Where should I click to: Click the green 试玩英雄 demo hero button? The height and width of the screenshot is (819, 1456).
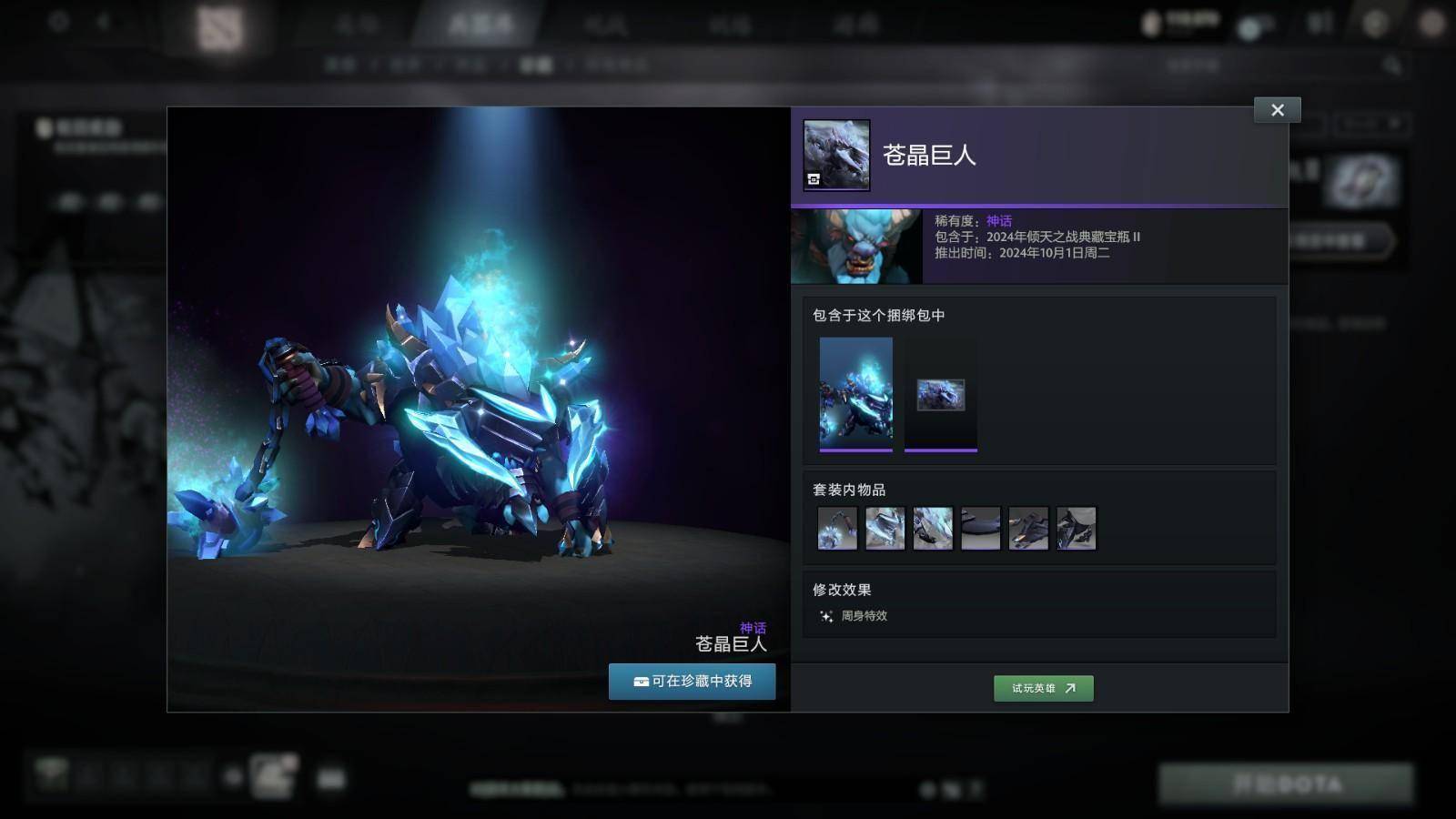click(1043, 688)
